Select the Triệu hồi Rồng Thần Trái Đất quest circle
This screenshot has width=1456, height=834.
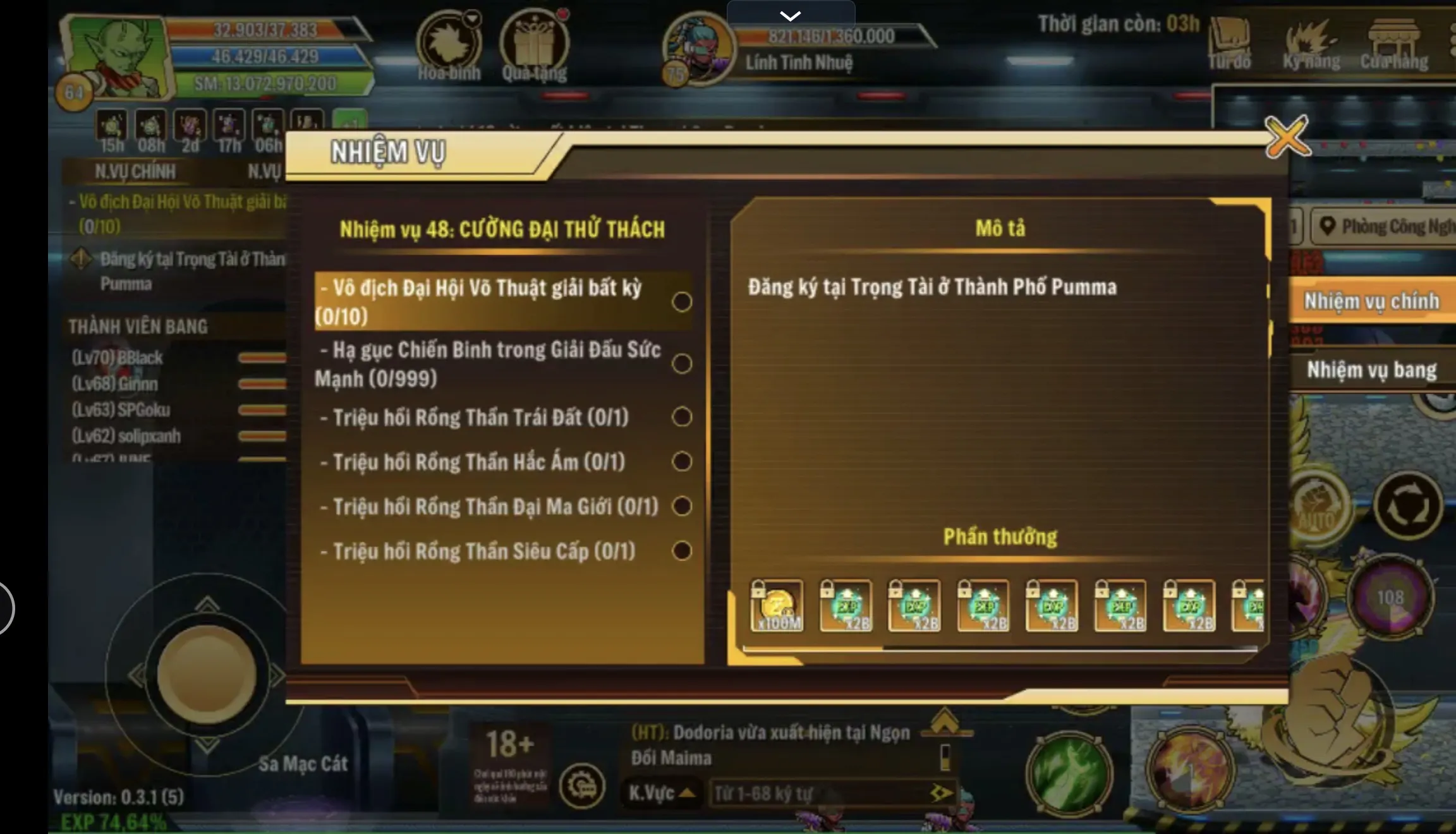pos(681,417)
